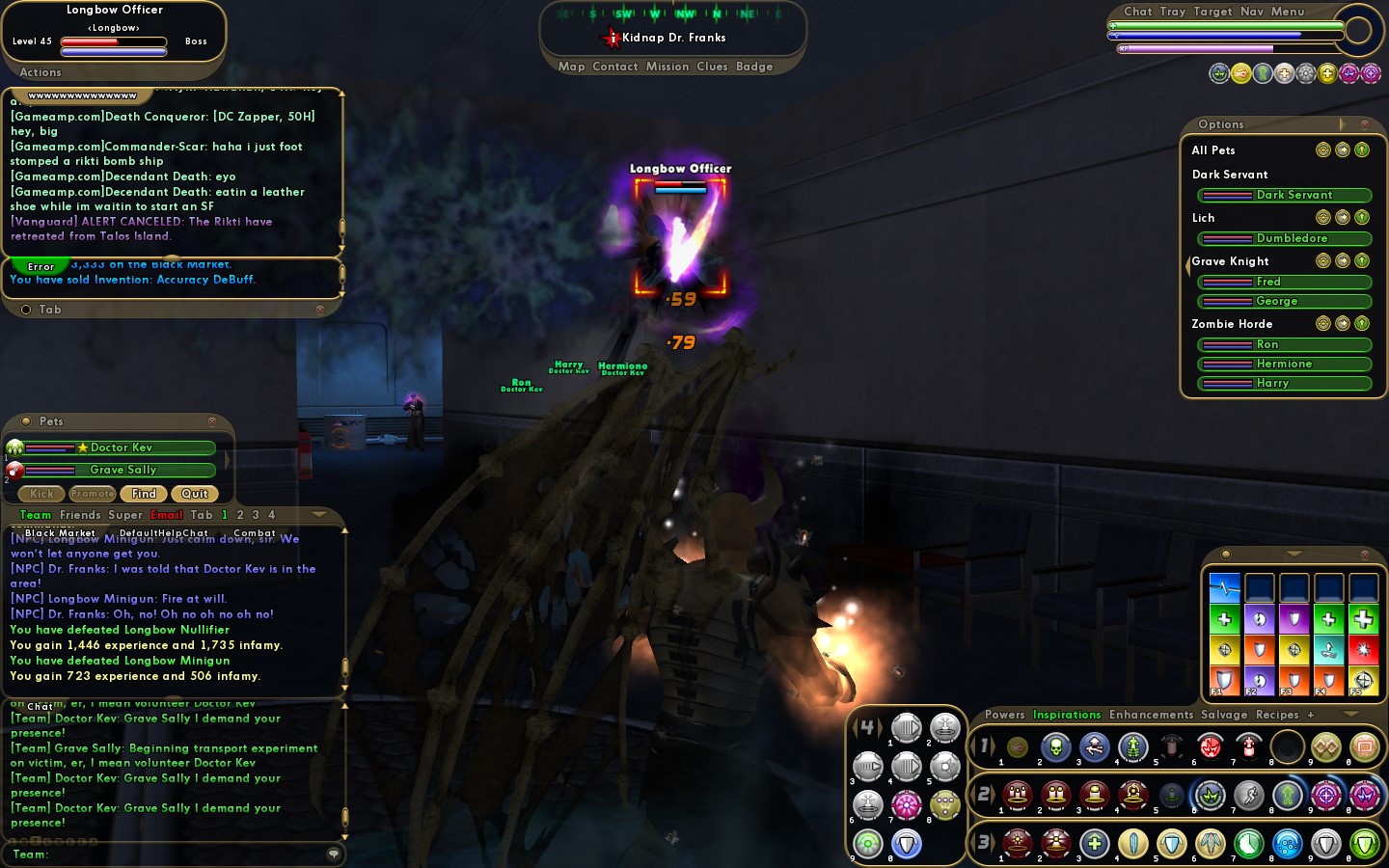Select the Hermione zombie pet bar
This screenshot has width=1389, height=868.
(x=1284, y=364)
